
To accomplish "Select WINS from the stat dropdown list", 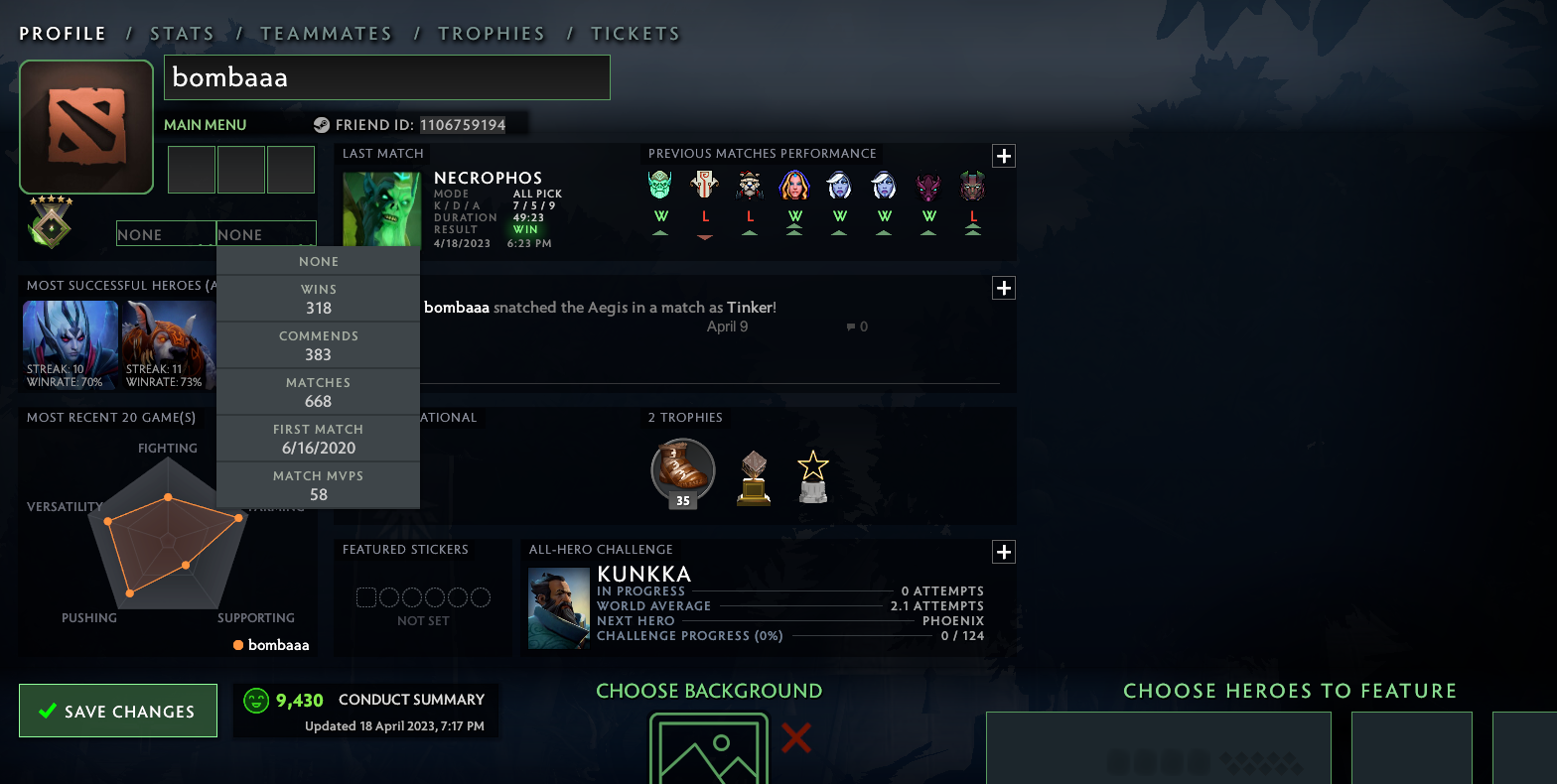I will pos(318,296).
